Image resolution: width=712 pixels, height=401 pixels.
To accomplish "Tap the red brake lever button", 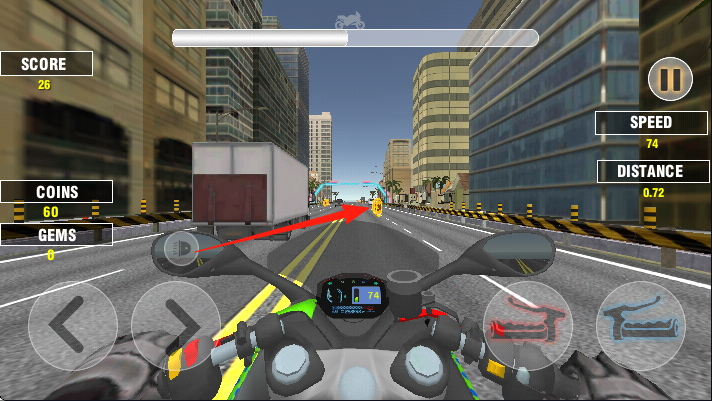I will [527, 325].
